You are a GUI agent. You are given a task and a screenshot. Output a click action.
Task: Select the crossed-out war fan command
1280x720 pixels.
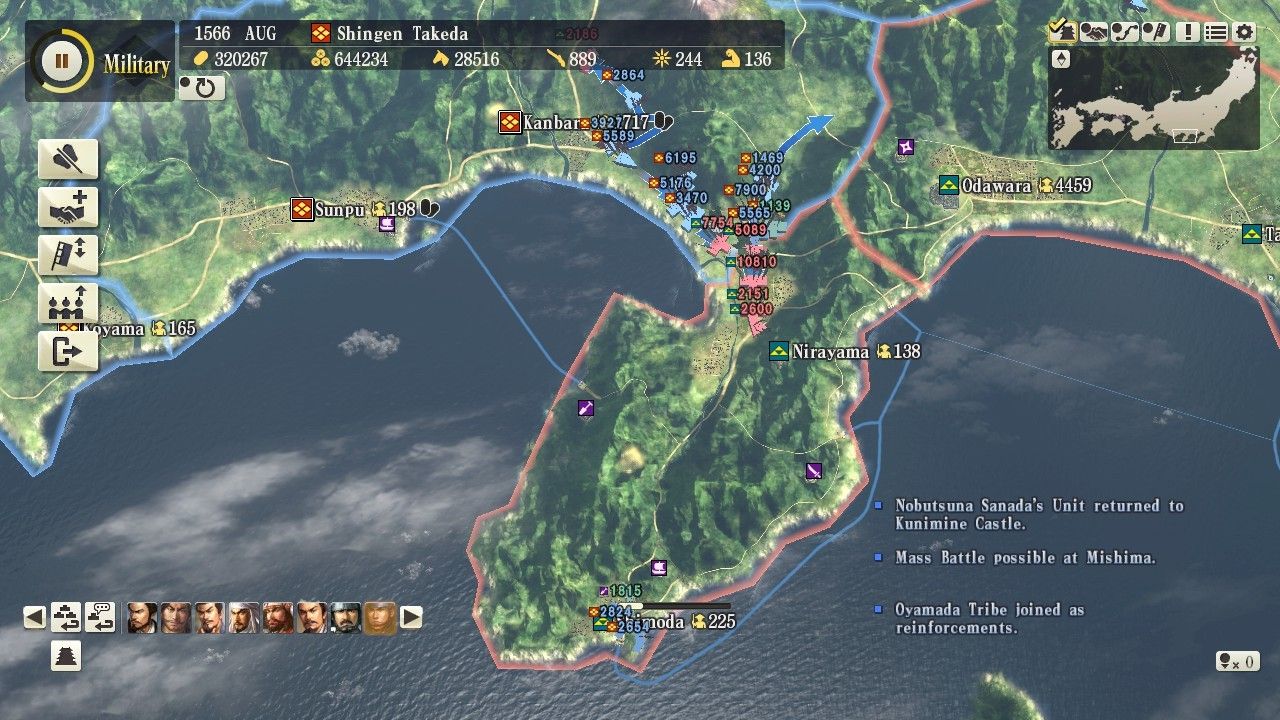pyautogui.click(x=68, y=160)
